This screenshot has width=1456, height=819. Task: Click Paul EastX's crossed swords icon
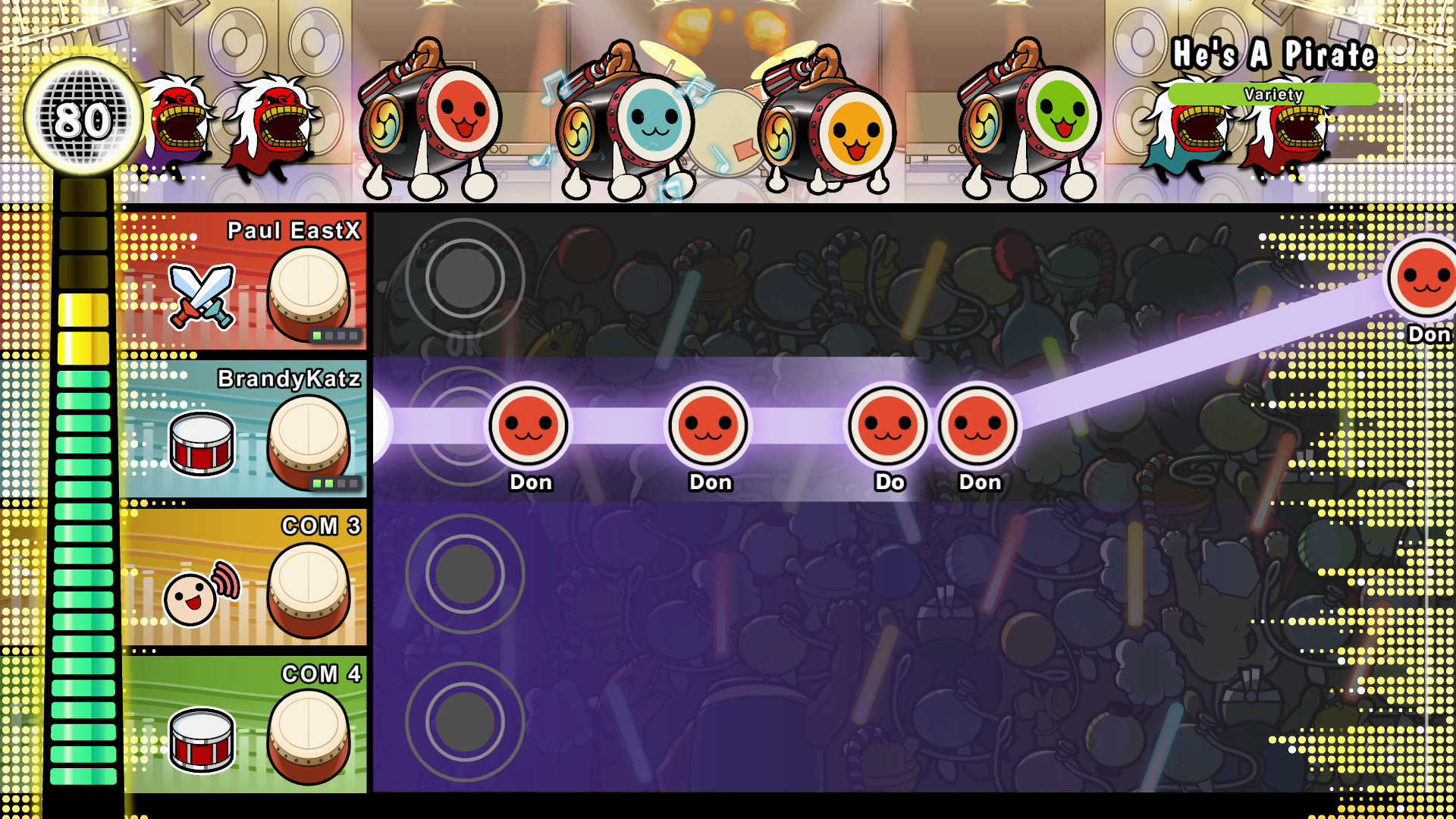point(202,297)
